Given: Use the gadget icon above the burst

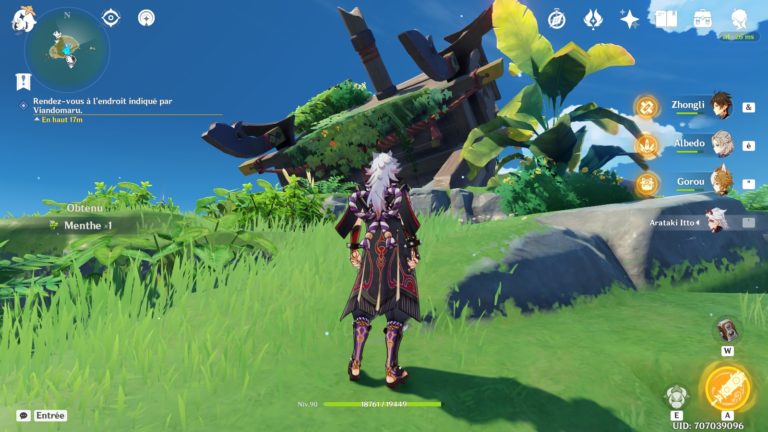Looking at the screenshot, I should pyautogui.click(x=727, y=330).
